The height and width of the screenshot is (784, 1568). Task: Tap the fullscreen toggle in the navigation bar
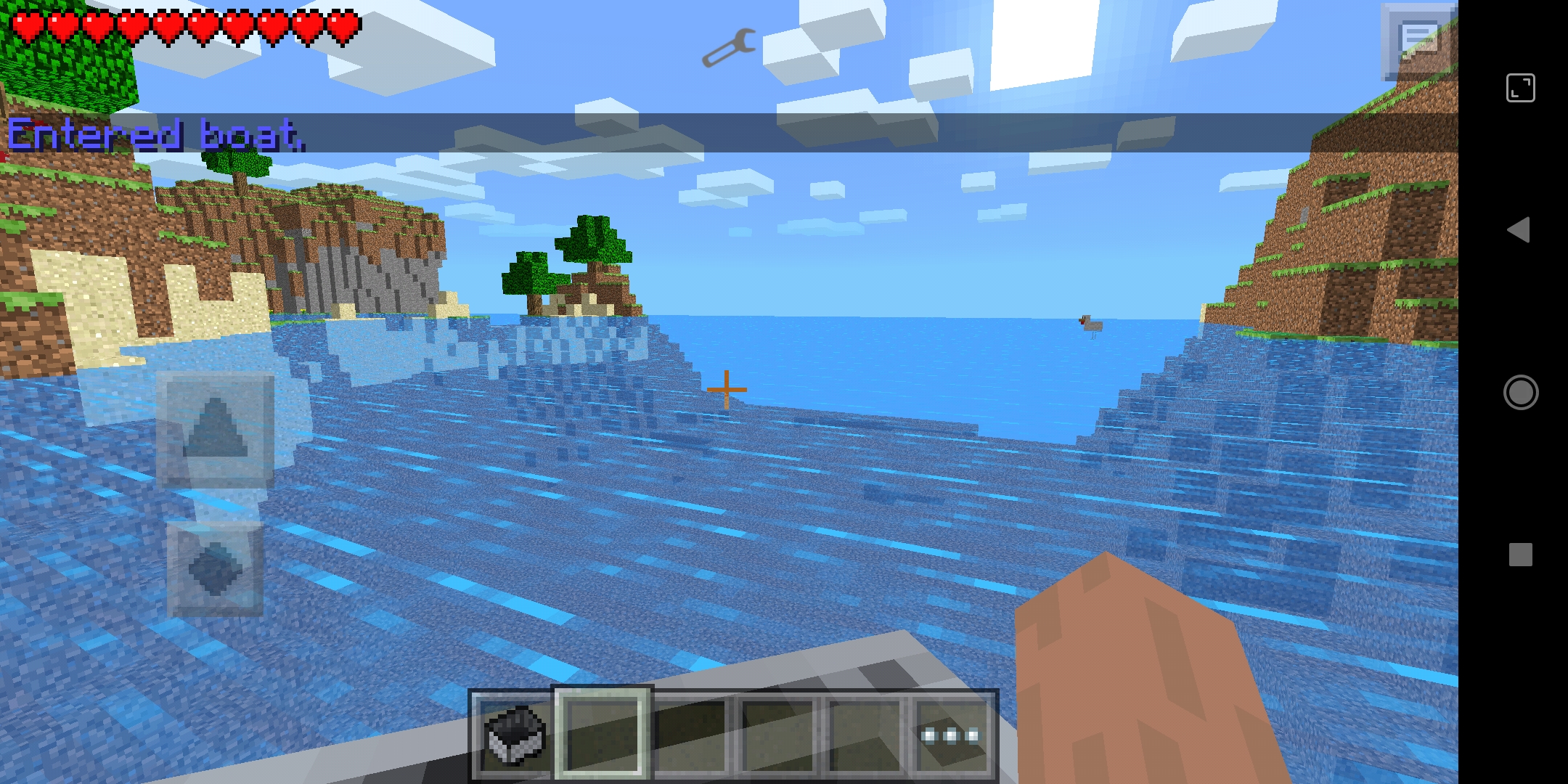tap(1520, 87)
